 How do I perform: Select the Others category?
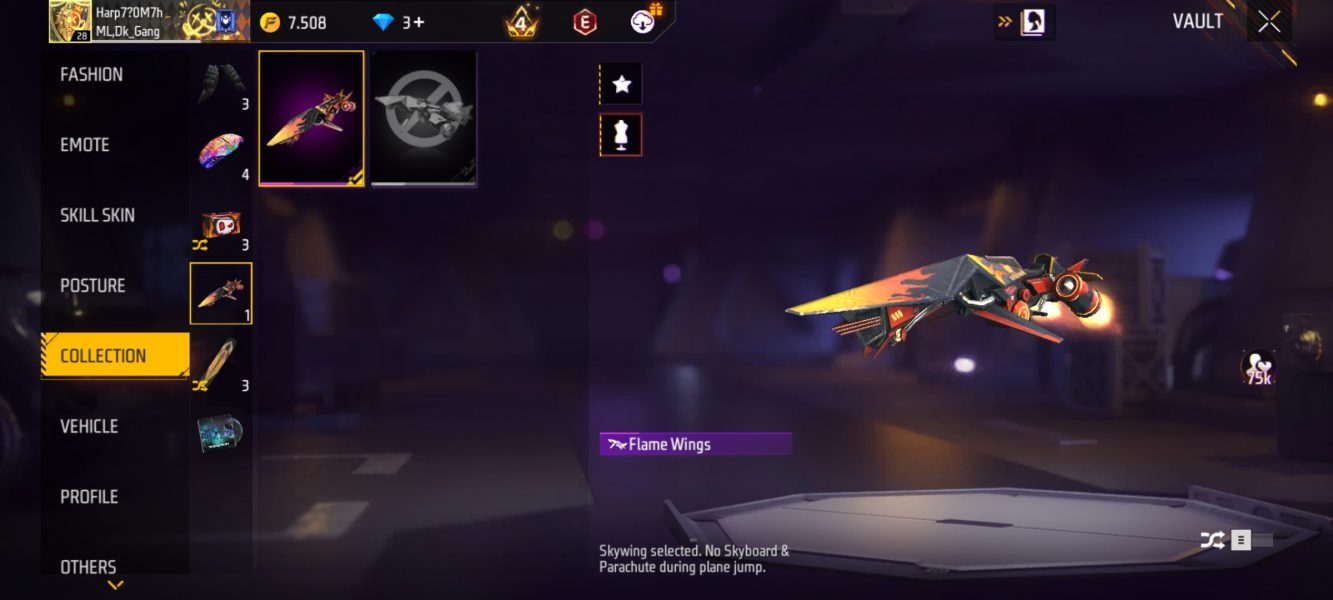click(x=88, y=567)
